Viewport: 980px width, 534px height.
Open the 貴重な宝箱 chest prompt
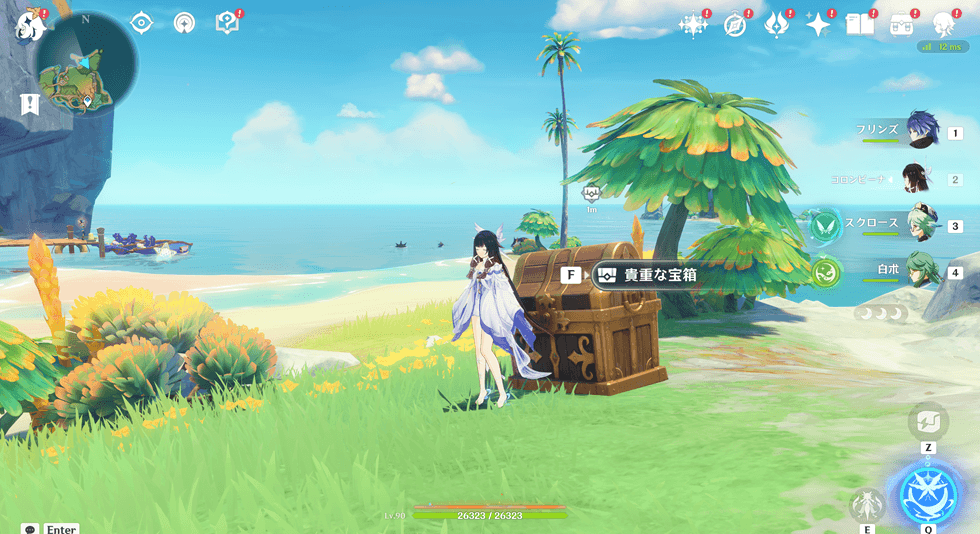[644, 275]
